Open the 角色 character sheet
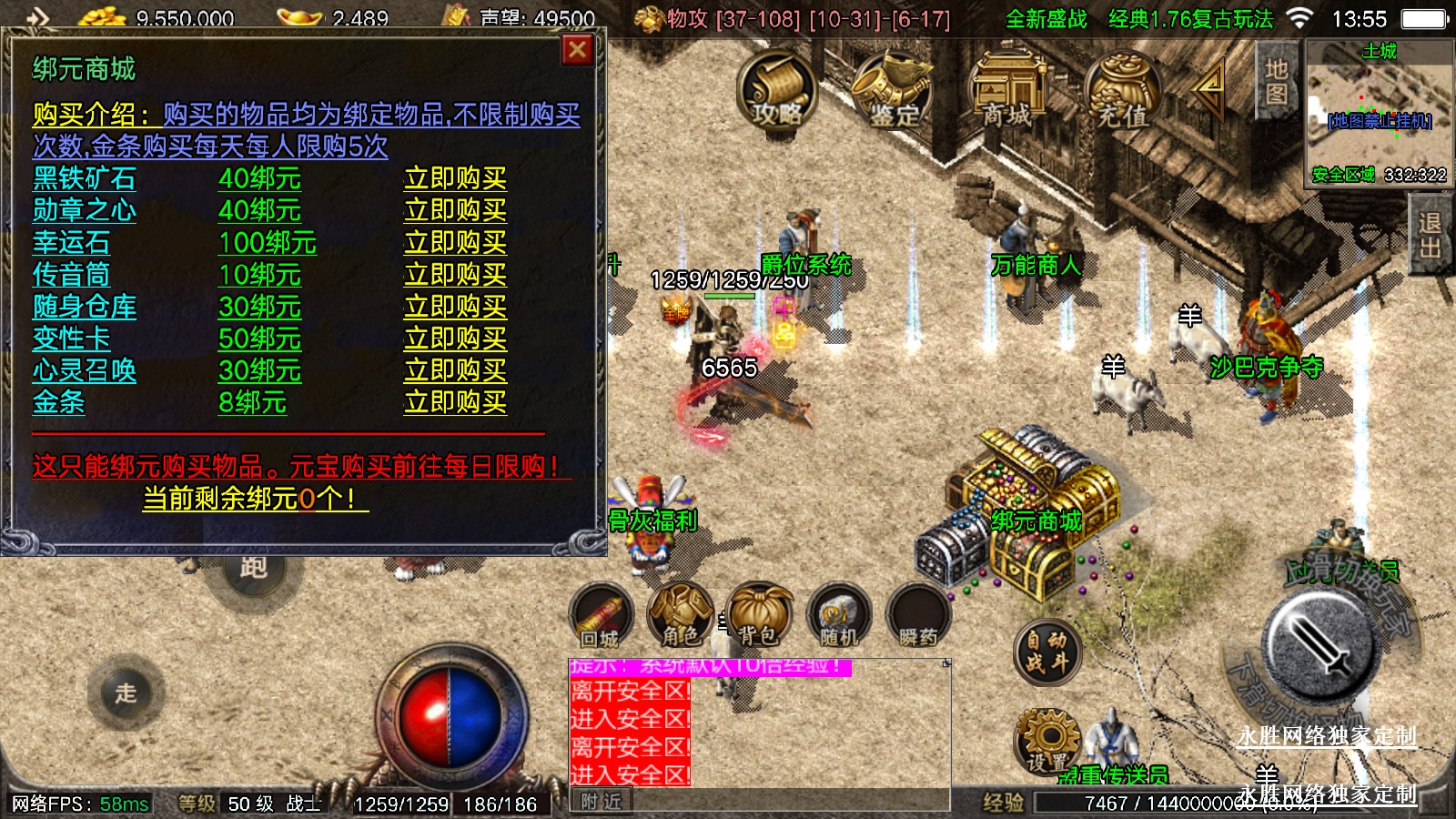1456x819 pixels. (x=680, y=616)
